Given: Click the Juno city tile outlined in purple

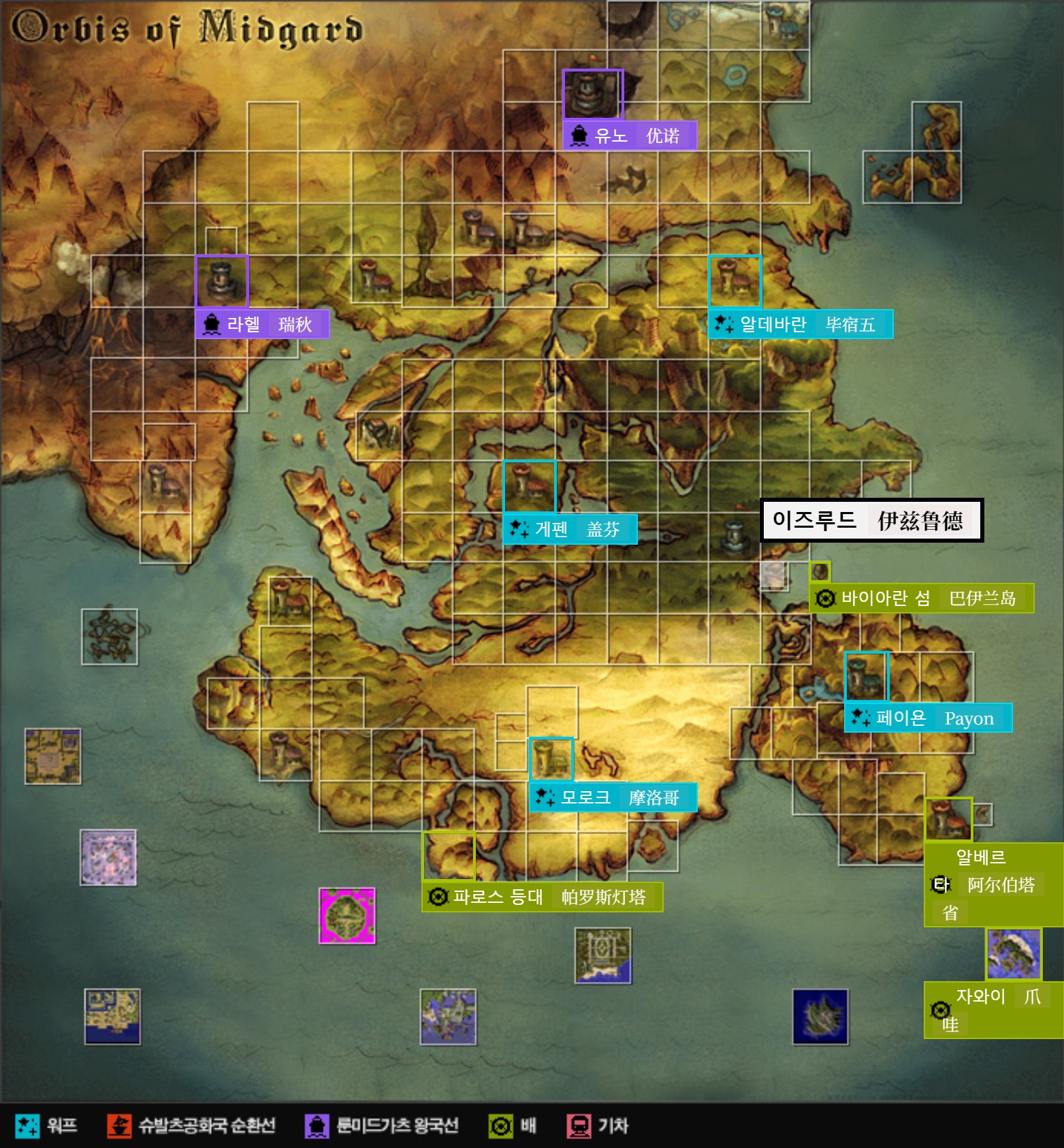Looking at the screenshot, I should (592, 94).
